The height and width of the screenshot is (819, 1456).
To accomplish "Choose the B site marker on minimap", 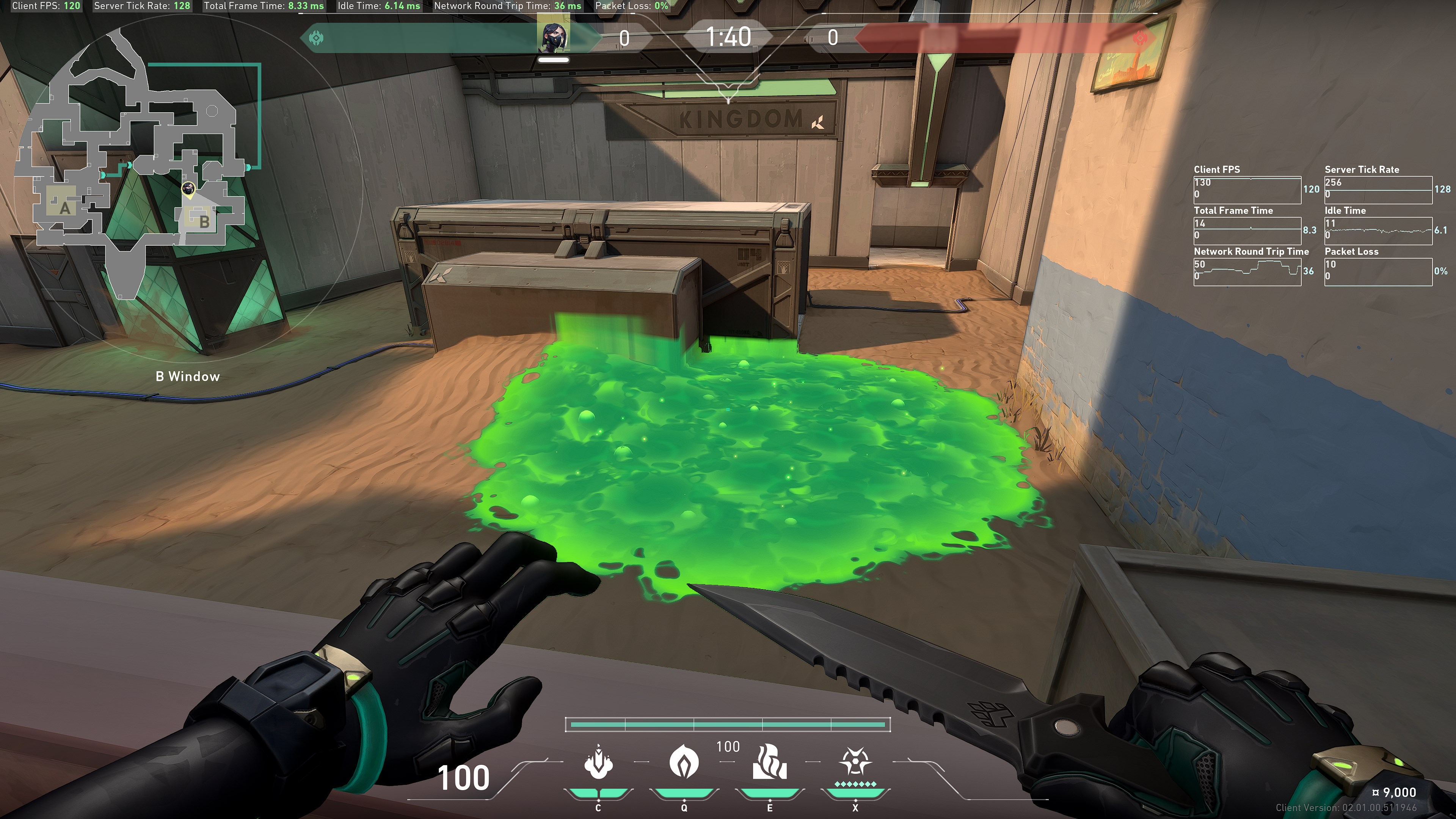I will [204, 221].
